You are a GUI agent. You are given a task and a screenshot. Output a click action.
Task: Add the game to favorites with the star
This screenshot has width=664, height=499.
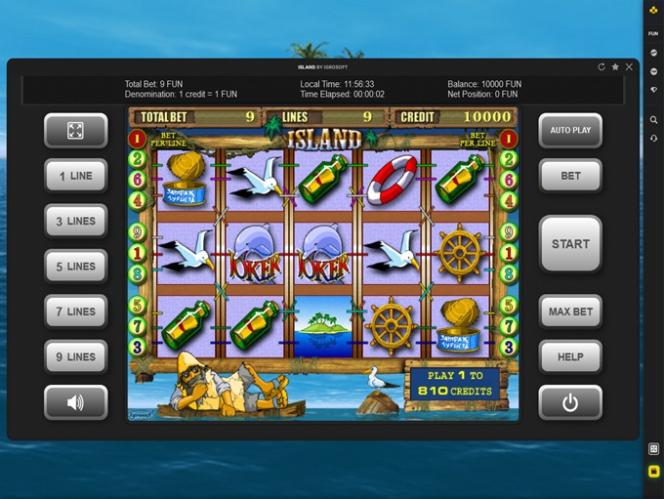coord(615,67)
